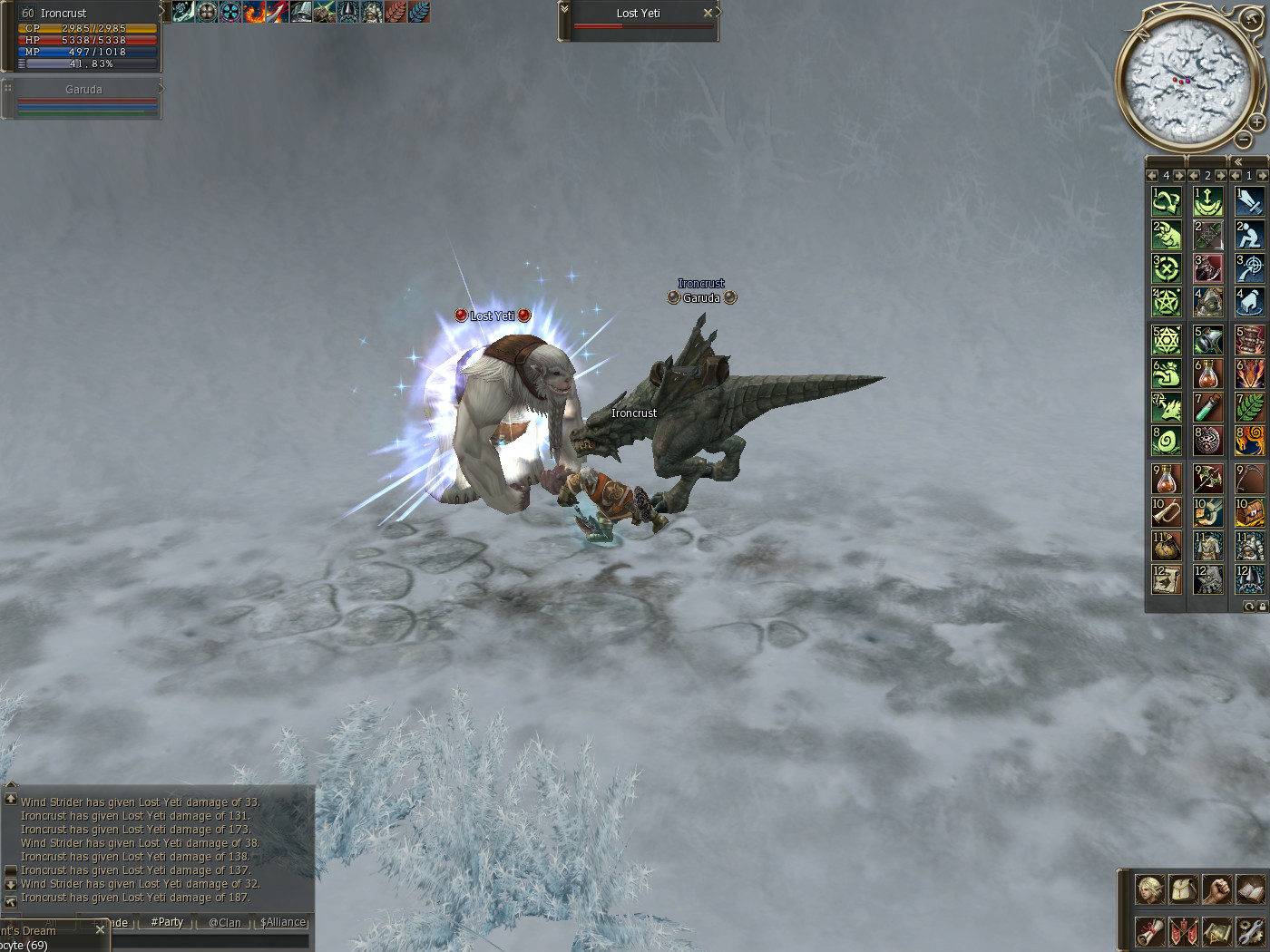The image size is (1270, 952).
Task: Open the quest scroll with red ribbon
Action: point(1149,931)
